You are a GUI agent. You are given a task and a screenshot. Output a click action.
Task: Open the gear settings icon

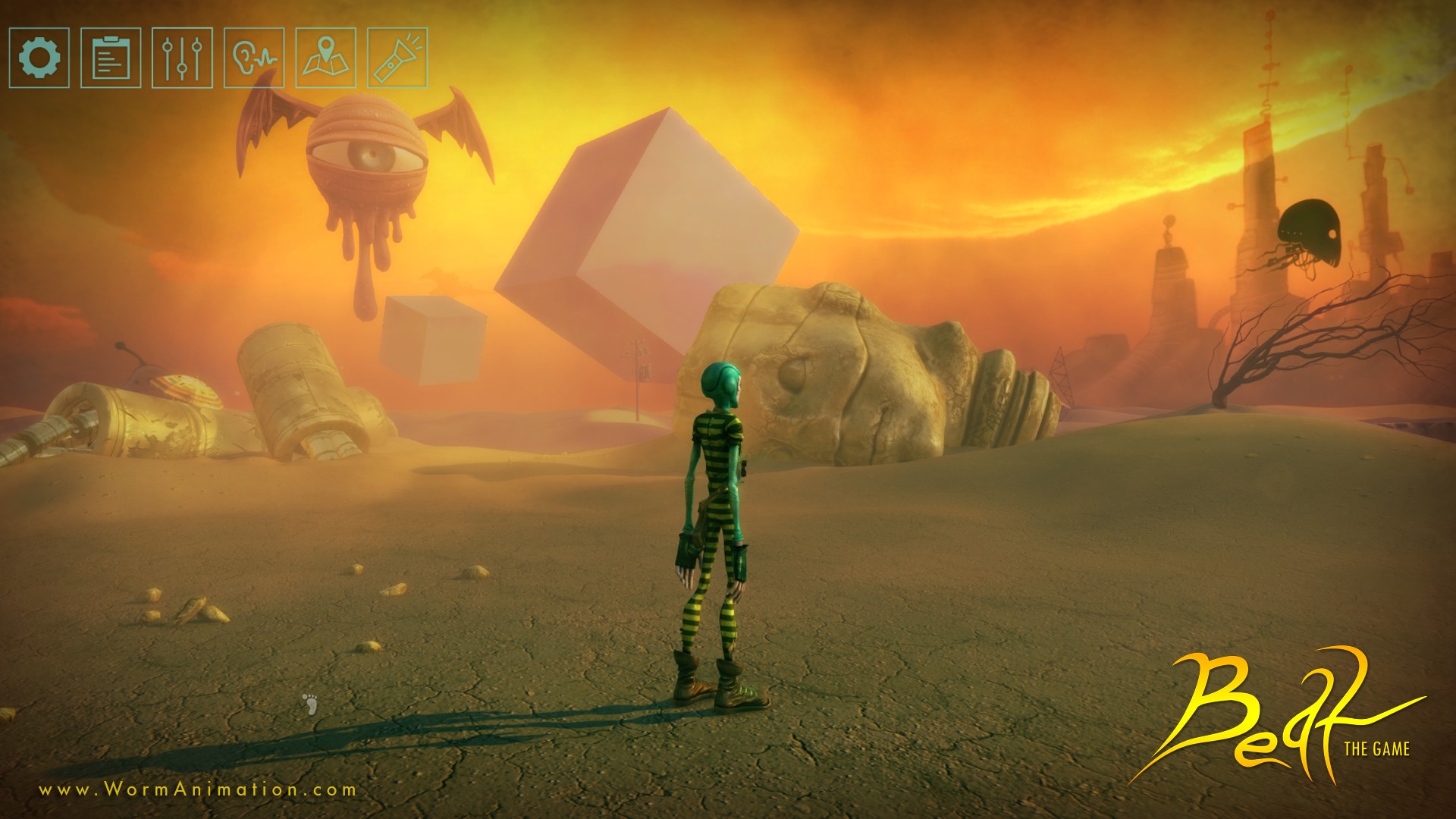[x=39, y=58]
